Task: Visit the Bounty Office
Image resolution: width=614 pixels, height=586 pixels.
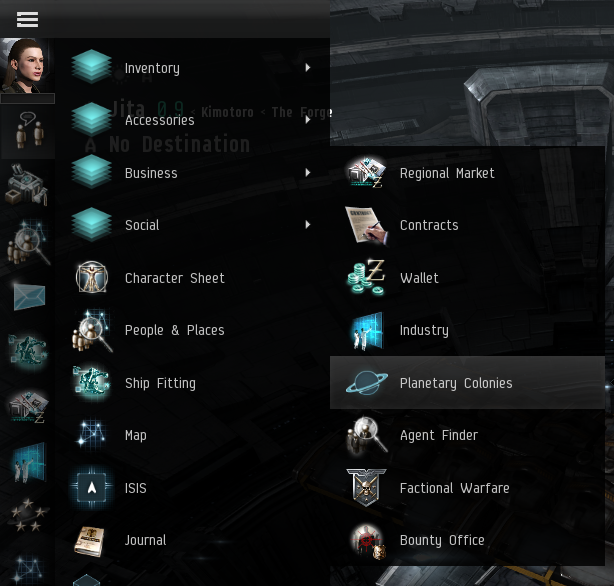Action: tap(441, 540)
